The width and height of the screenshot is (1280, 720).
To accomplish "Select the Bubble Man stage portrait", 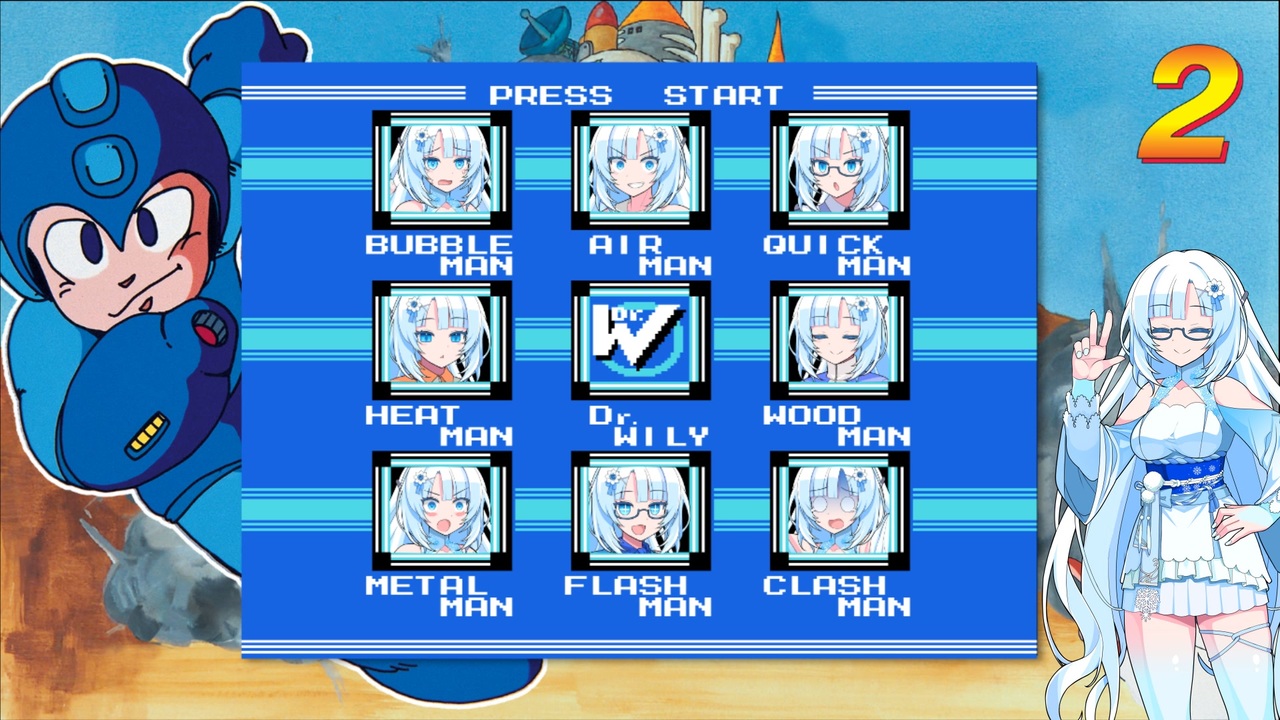I will [443, 170].
